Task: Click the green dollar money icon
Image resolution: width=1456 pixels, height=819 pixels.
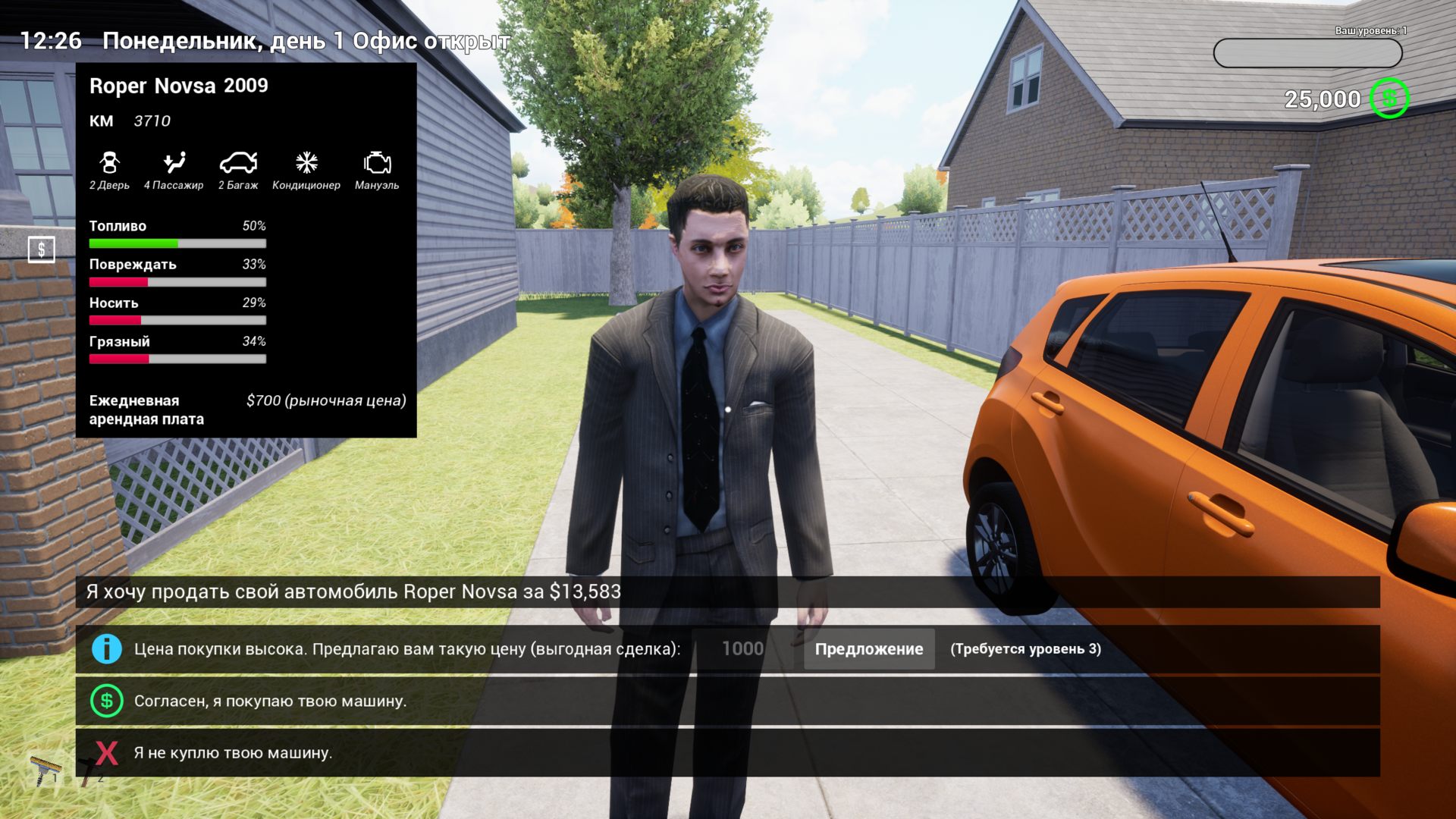Action: coord(1389,99)
